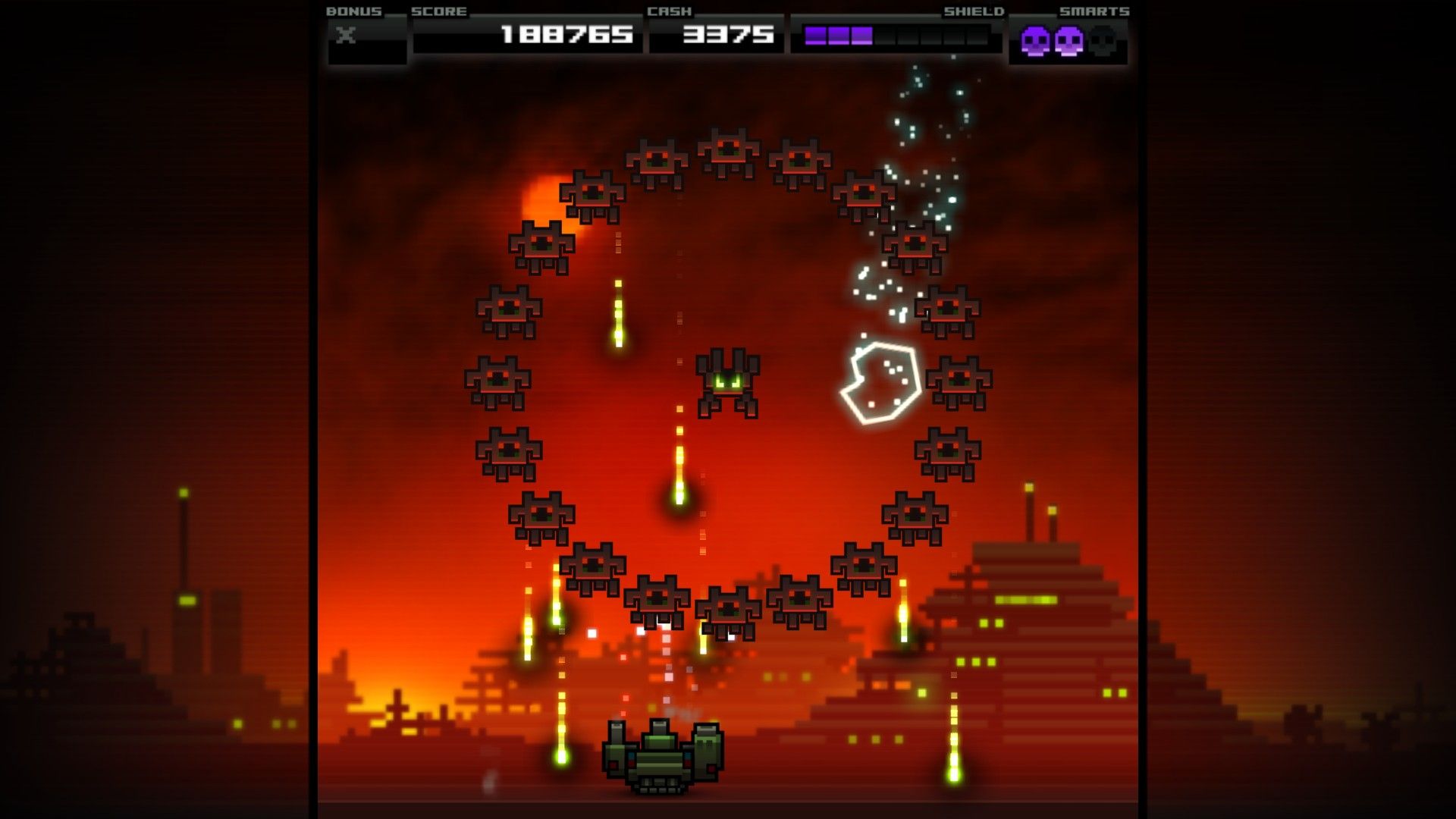This screenshot has width=1456, height=819.
Task: Click the CASH value 3375
Action: 726,34
